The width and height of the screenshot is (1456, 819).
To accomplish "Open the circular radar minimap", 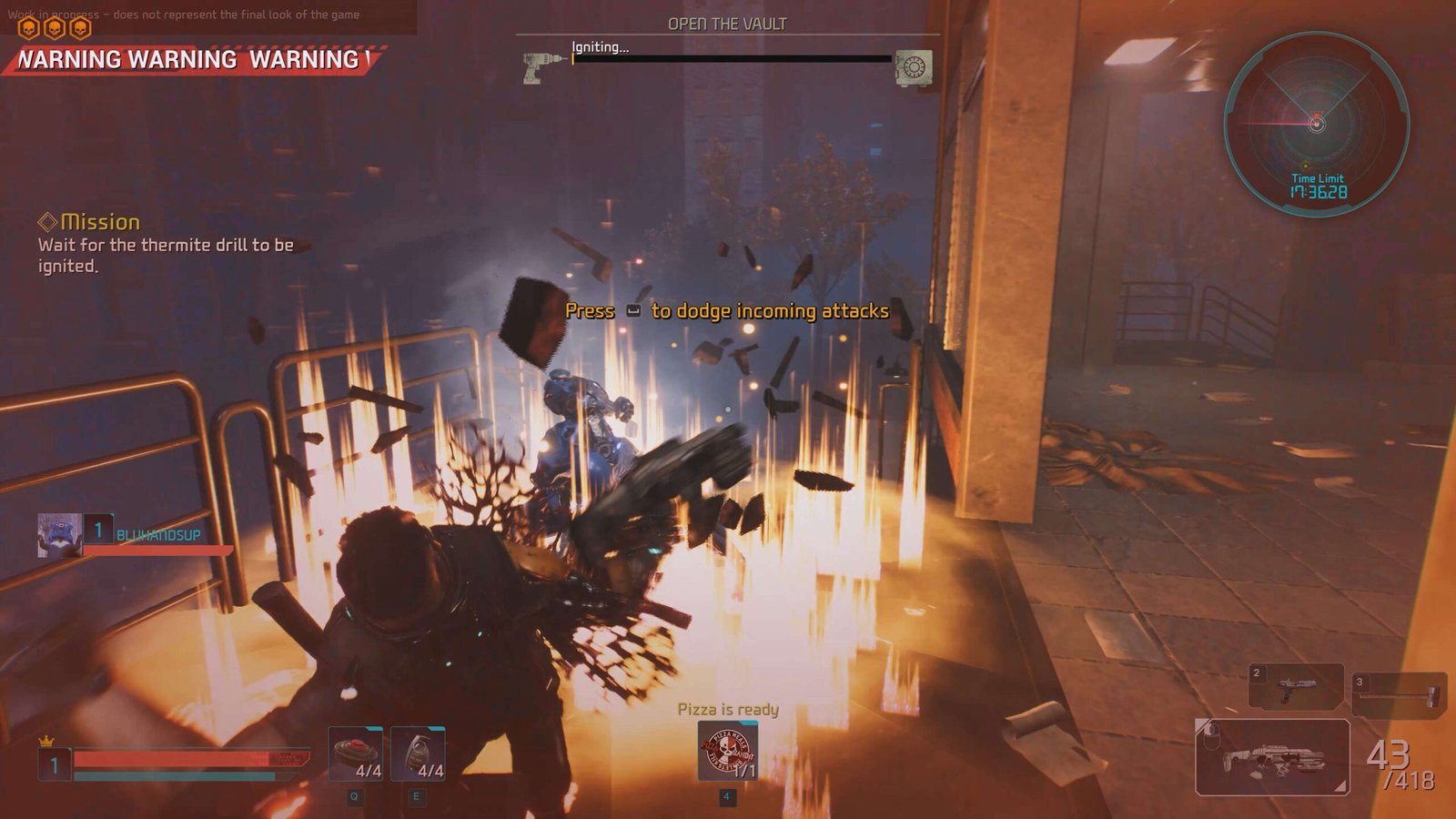I will tap(1316, 123).
